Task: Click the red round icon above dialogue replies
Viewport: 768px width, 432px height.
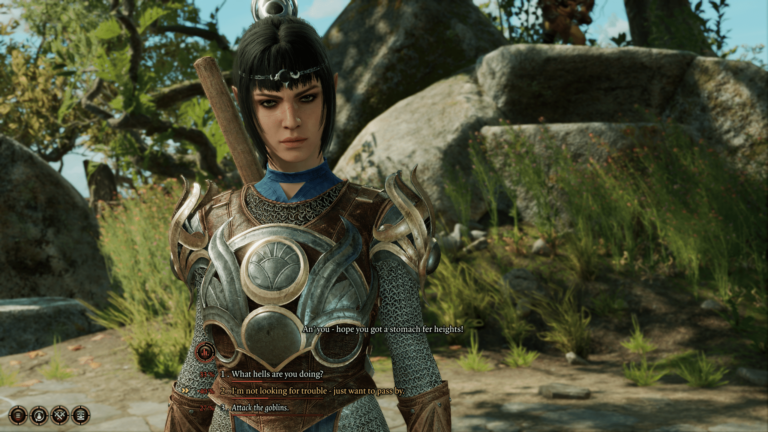Action: pos(205,351)
